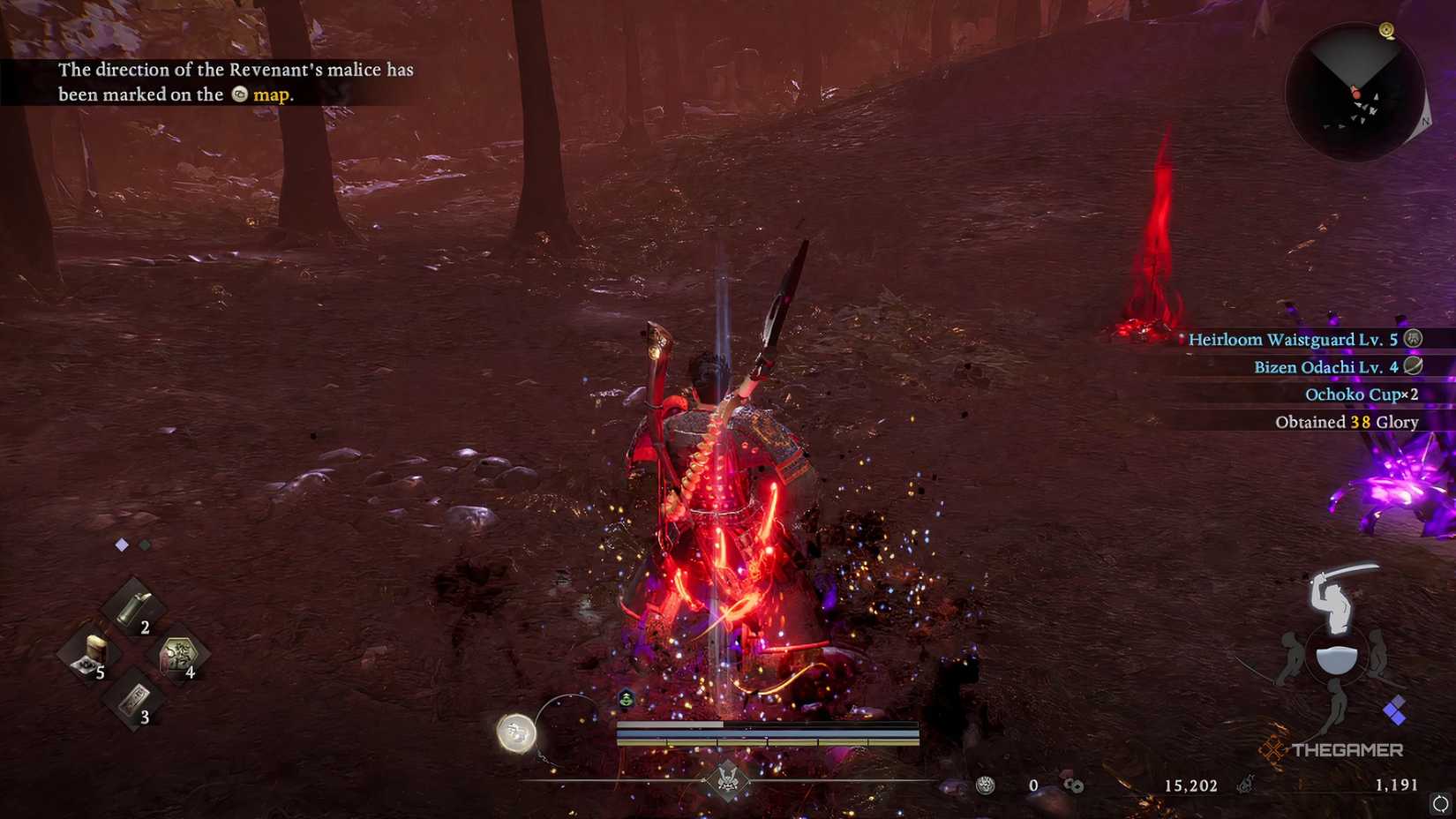1456x819 pixels.
Task: Click the blue stamina bar at screen bottom
Action: 768,733
